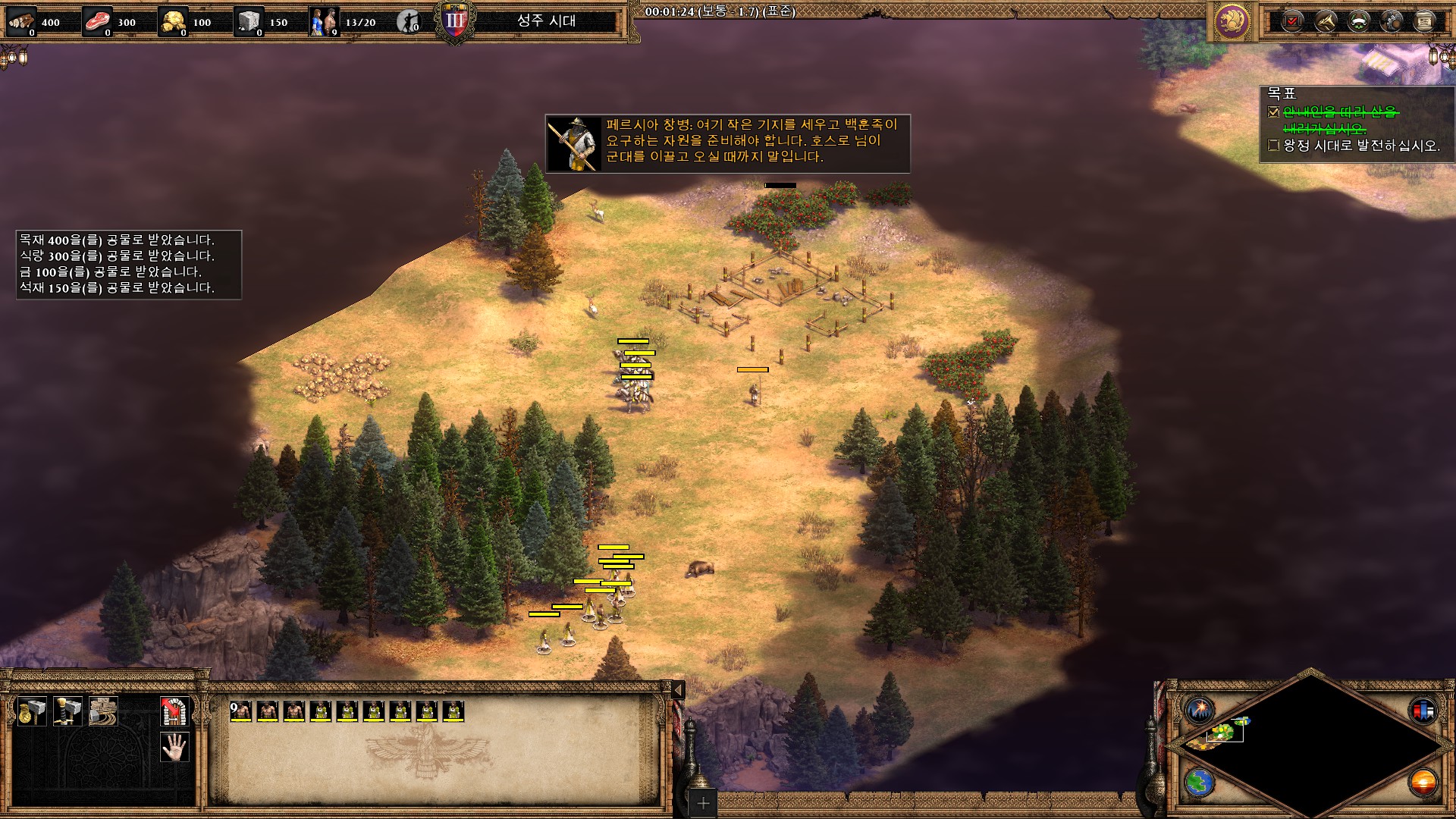Screen dimensions: 1456x819
Task: Click the purple civilization emblem
Action: pyautogui.click(x=1232, y=20)
